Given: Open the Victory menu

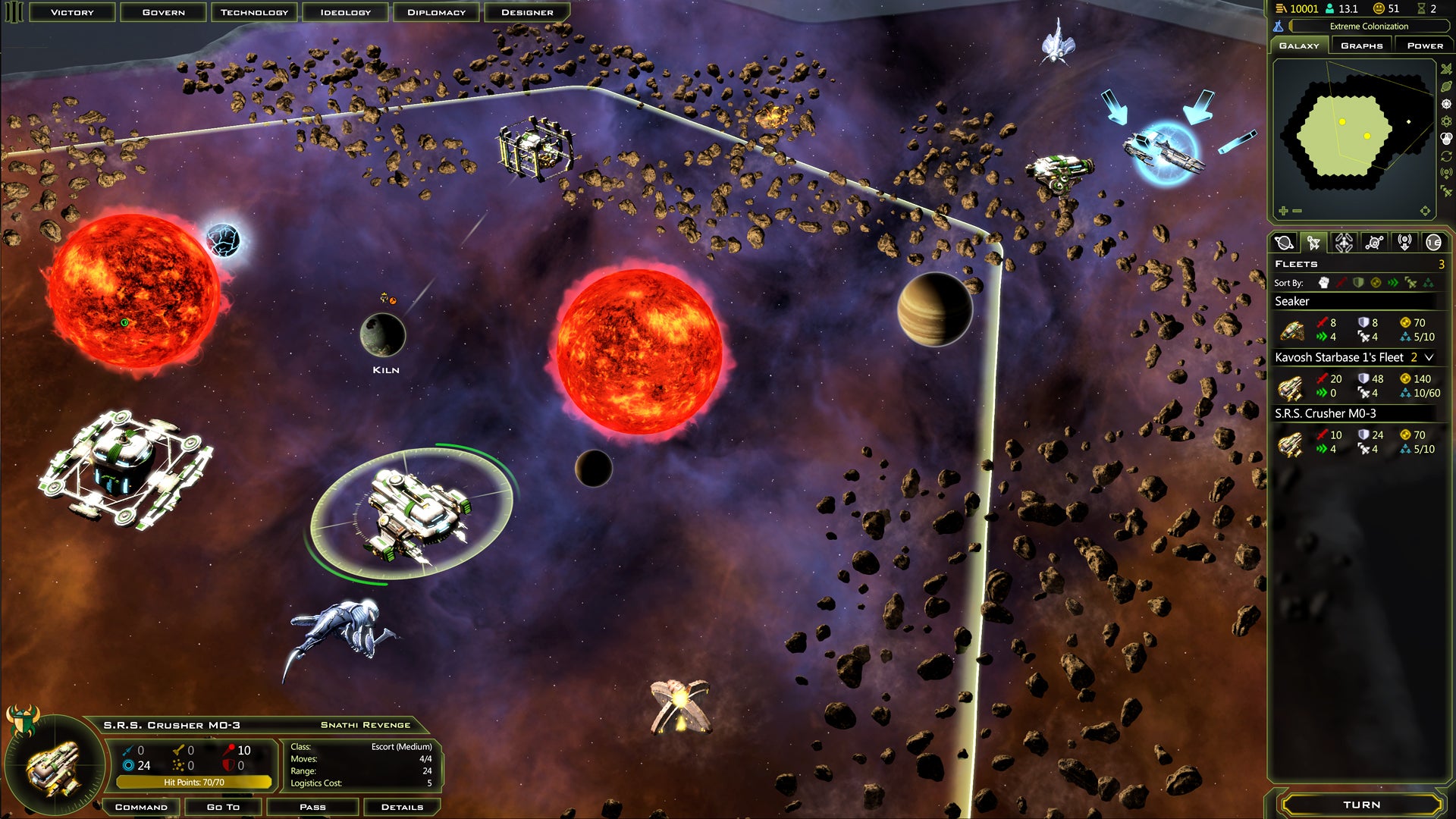Looking at the screenshot, I should (x=72, y=12).
